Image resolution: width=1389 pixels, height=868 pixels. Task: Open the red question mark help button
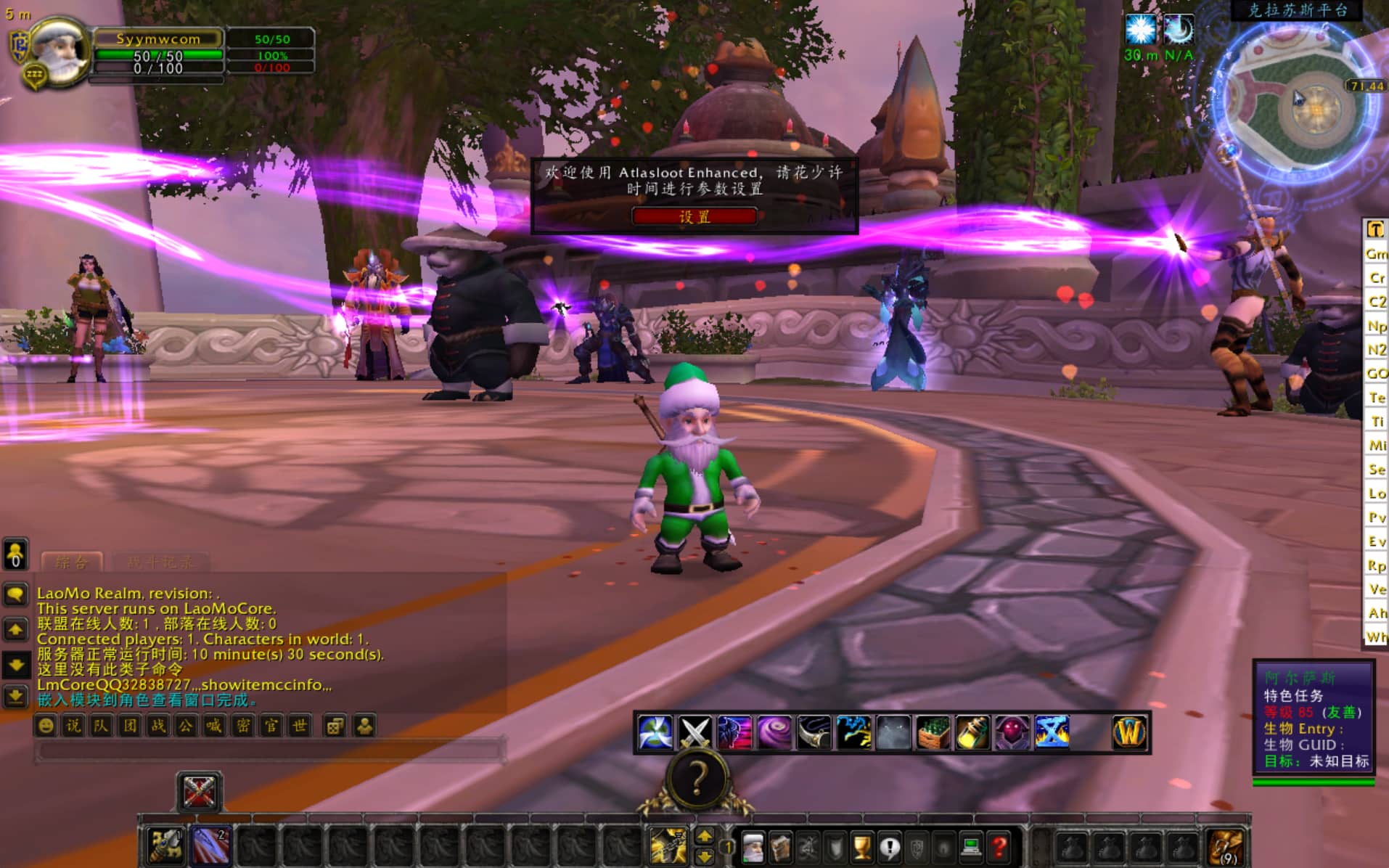click(999, 846)
